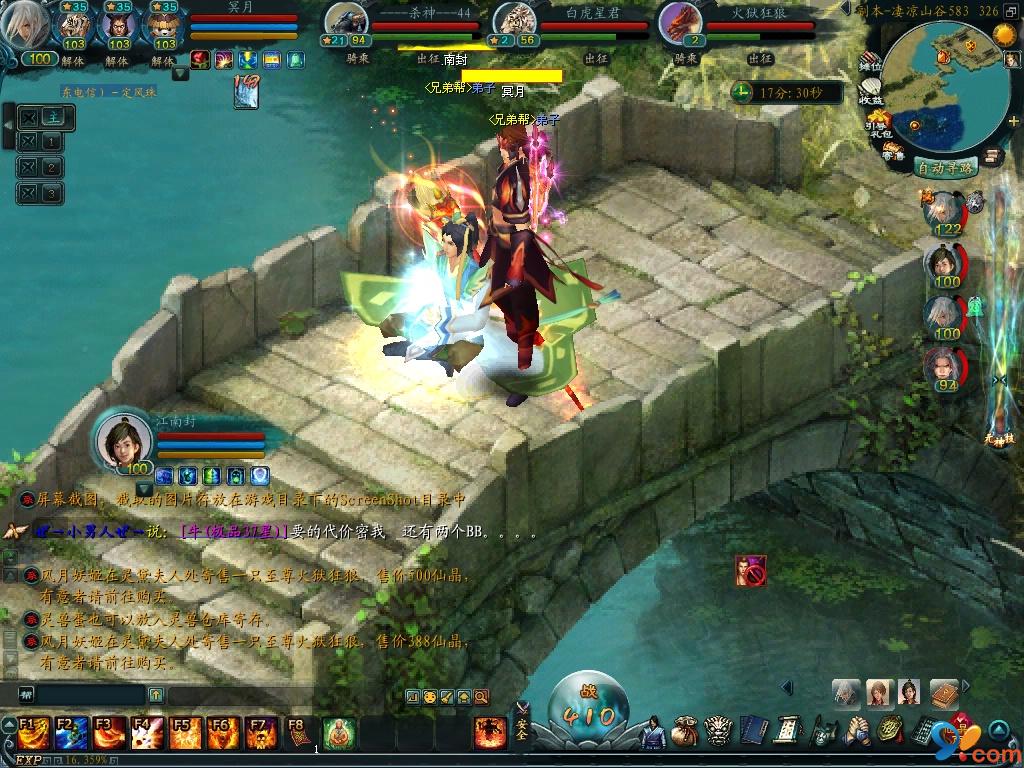The image size is (1024, 768).
Task: Open the character figure icon in bottom bar
Action: coord(653,731)
